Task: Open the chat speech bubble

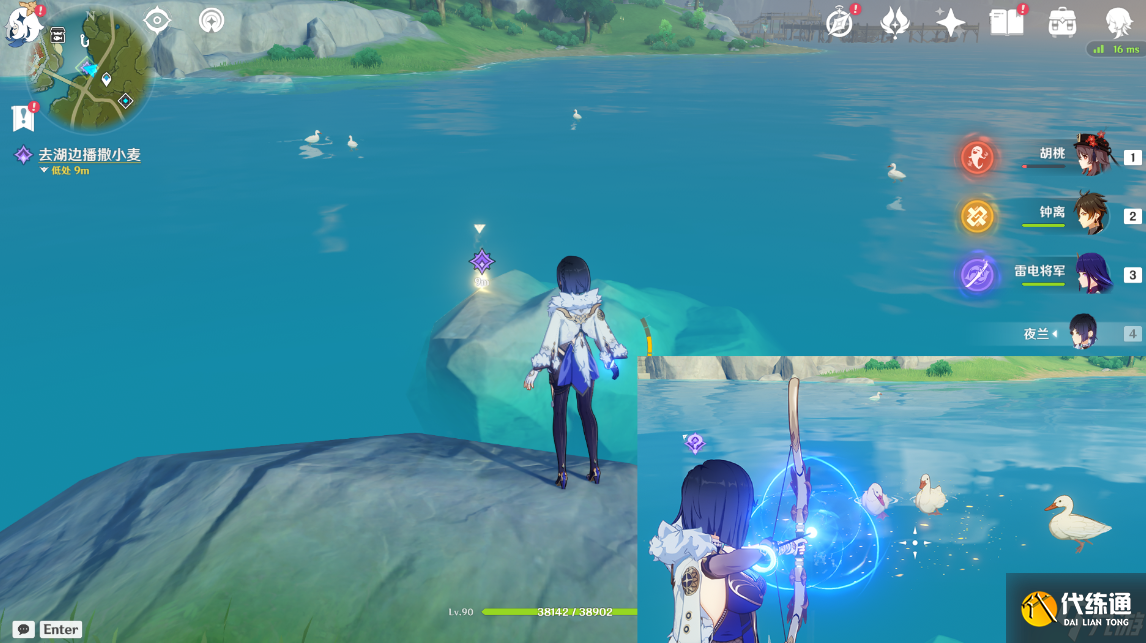Action: tap(23, 629)
